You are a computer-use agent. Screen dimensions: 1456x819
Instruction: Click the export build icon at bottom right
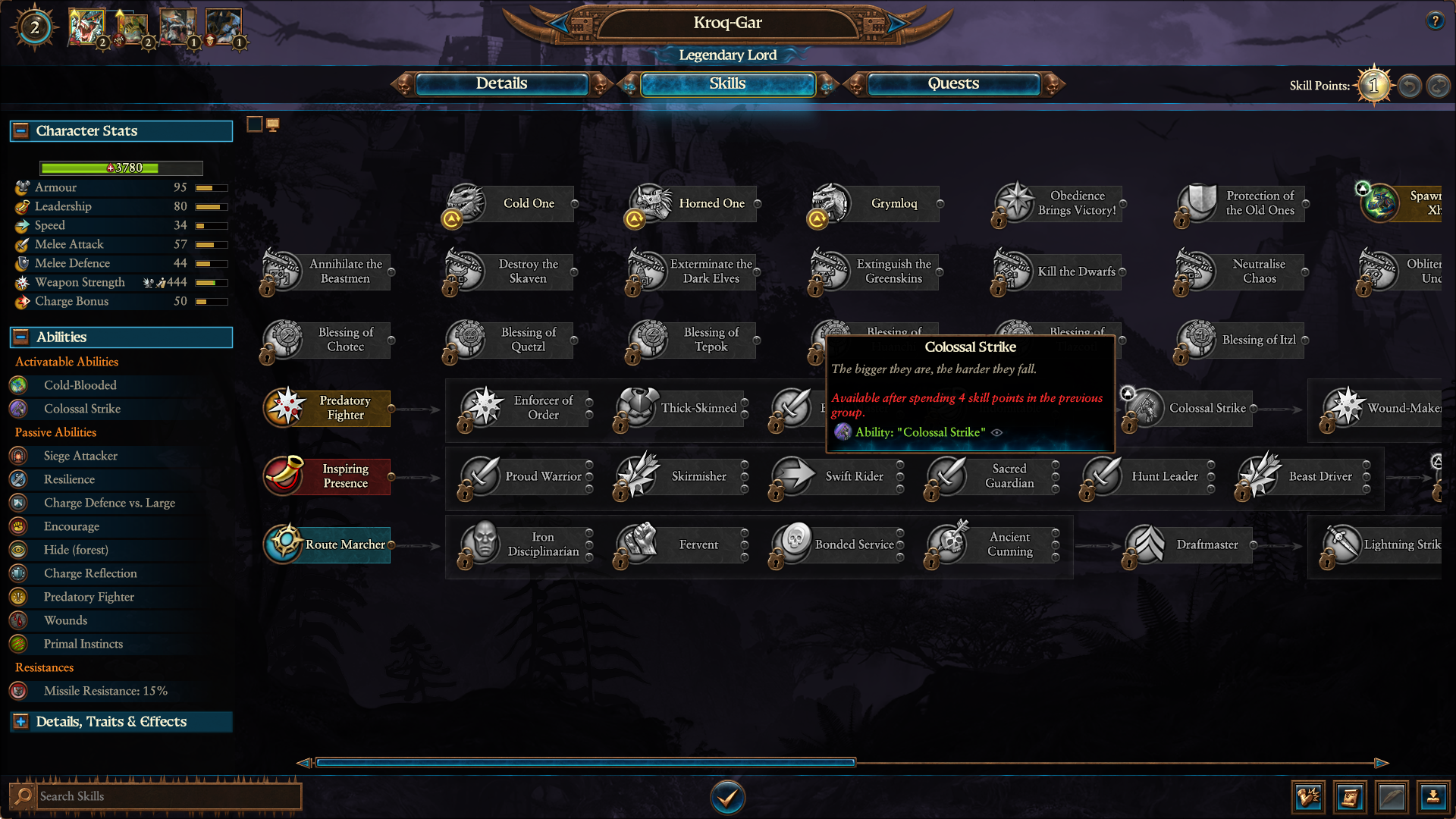click(1433, 797)
